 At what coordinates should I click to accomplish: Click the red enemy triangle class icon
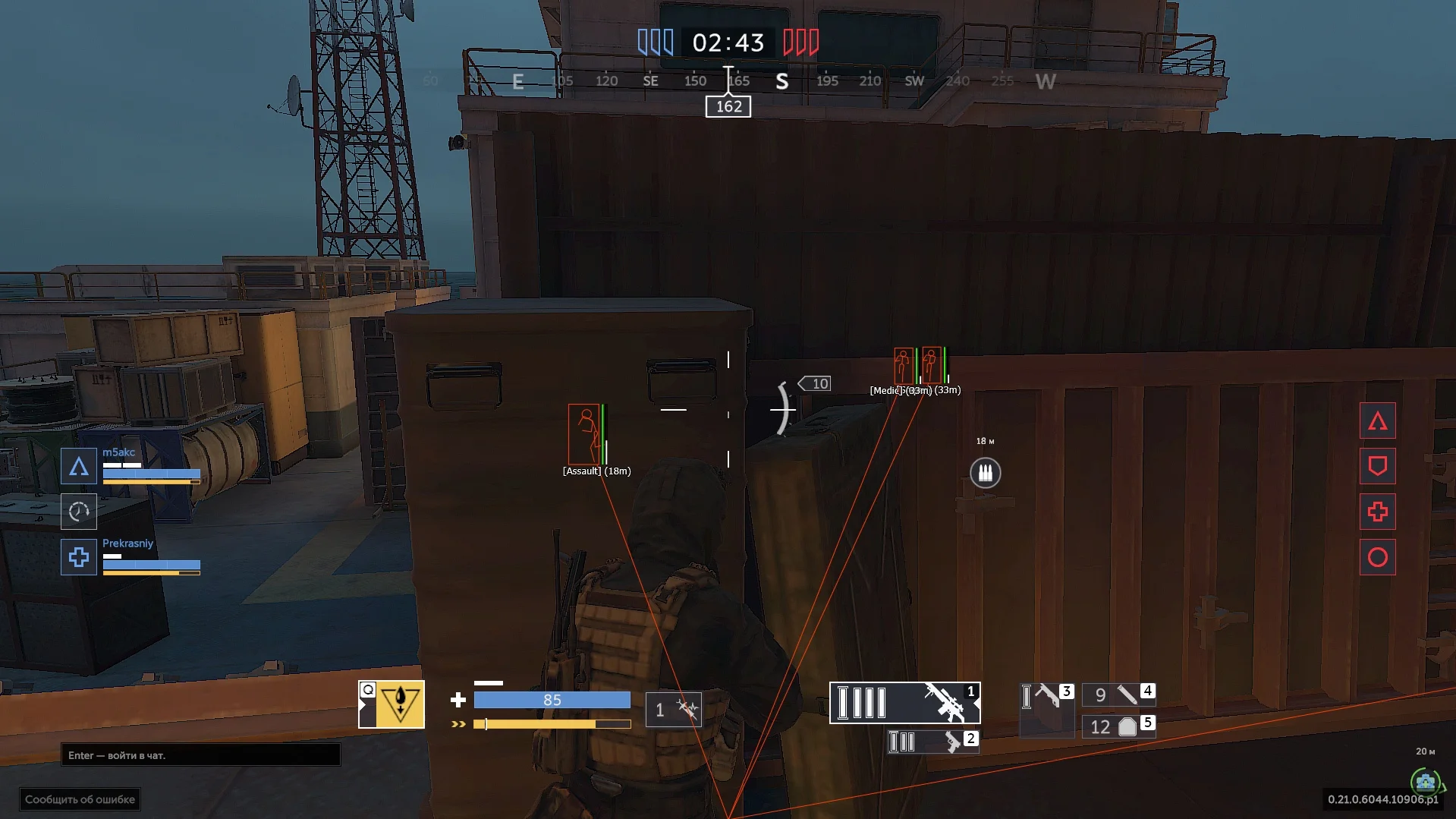coord(1377,421)
